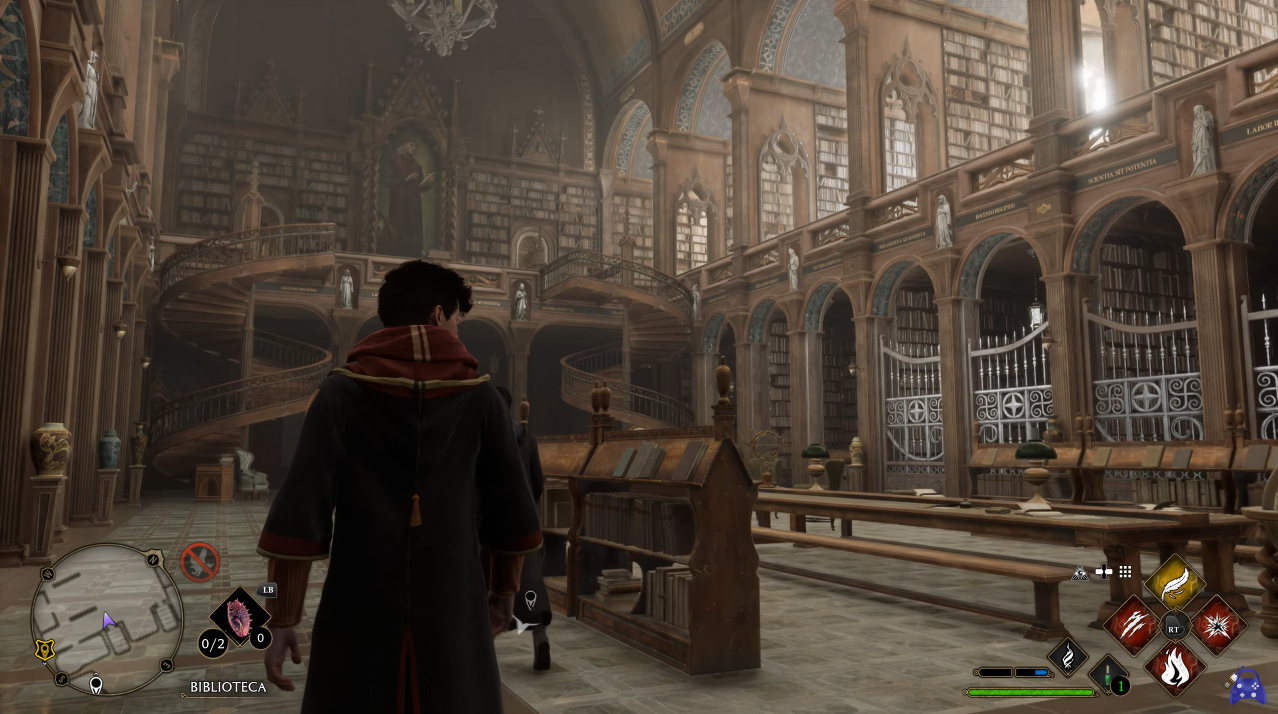Activate the red claw slash Diffindo spell

pyautogui.click(x=1133, y=625)
